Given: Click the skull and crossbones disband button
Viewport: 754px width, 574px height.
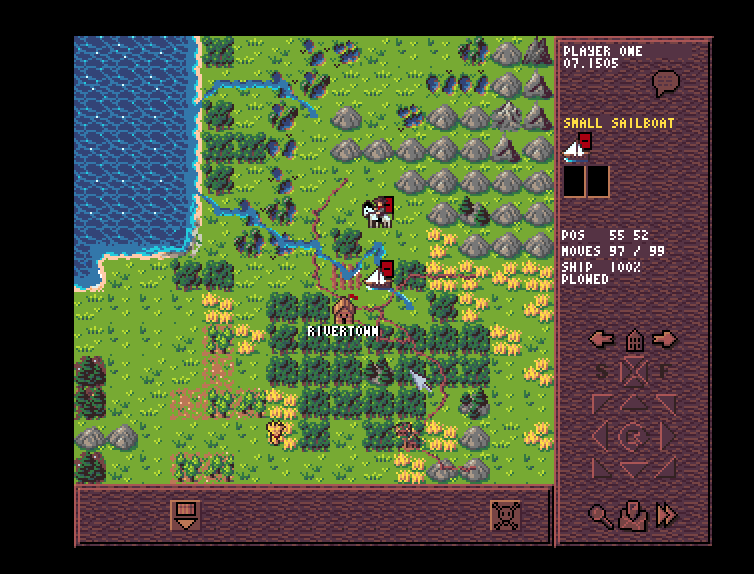Looking at the screenshot, I should (506, 515).
